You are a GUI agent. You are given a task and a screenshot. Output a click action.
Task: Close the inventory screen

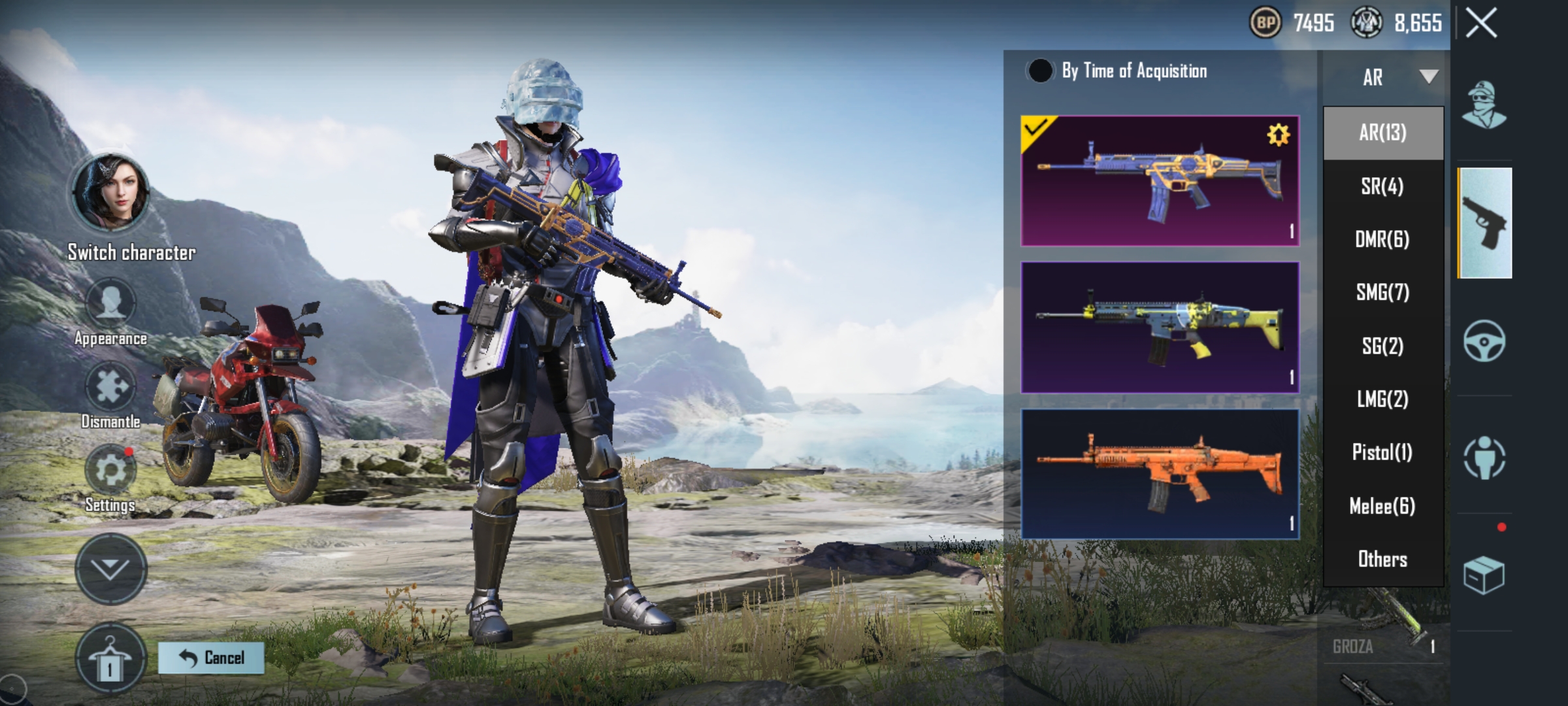(x=1480, y=24)
